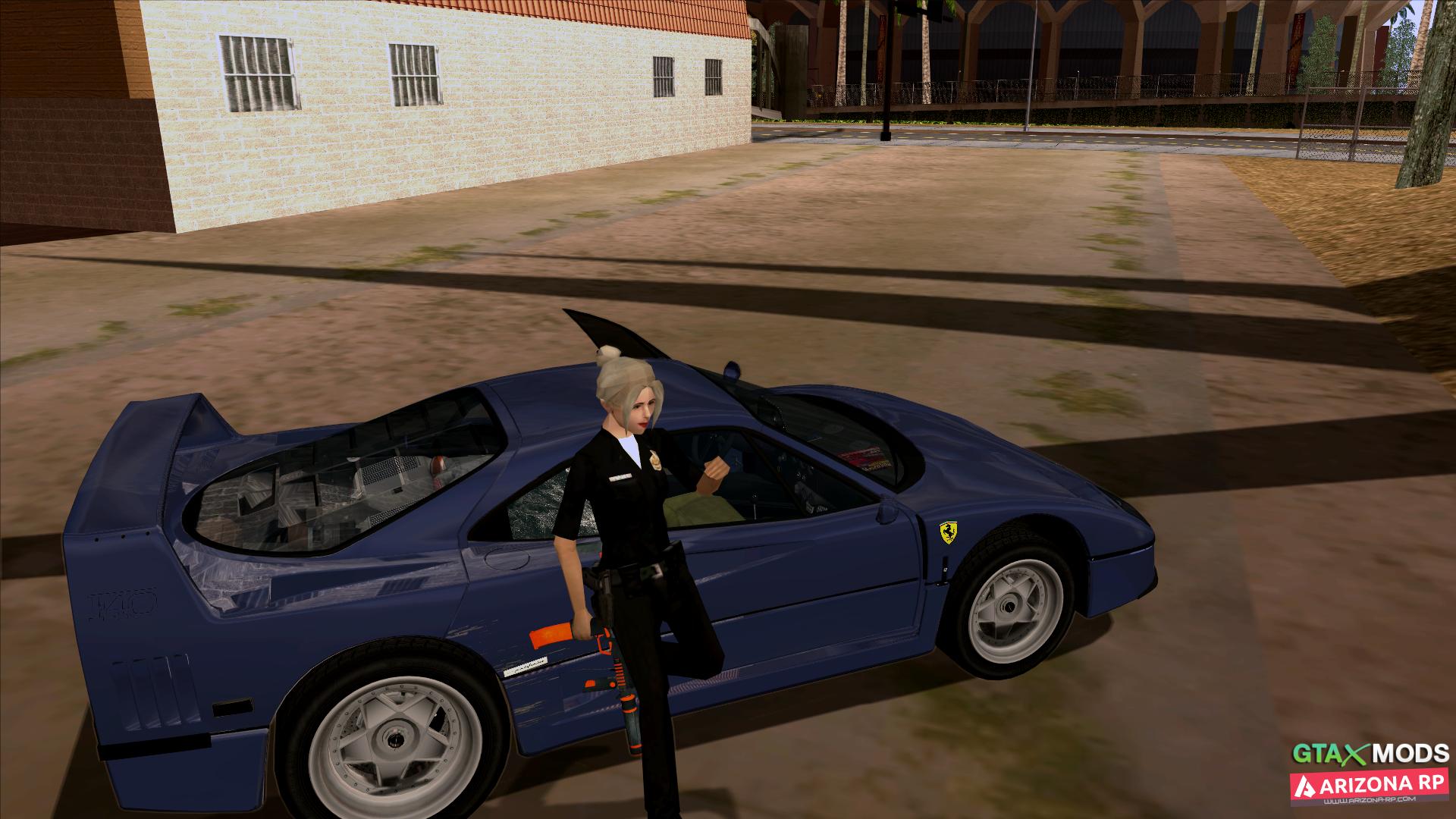Click the GTAX MODS watermark logo
Viewport: 1456px width, 819px height.
pos(1370,754)
